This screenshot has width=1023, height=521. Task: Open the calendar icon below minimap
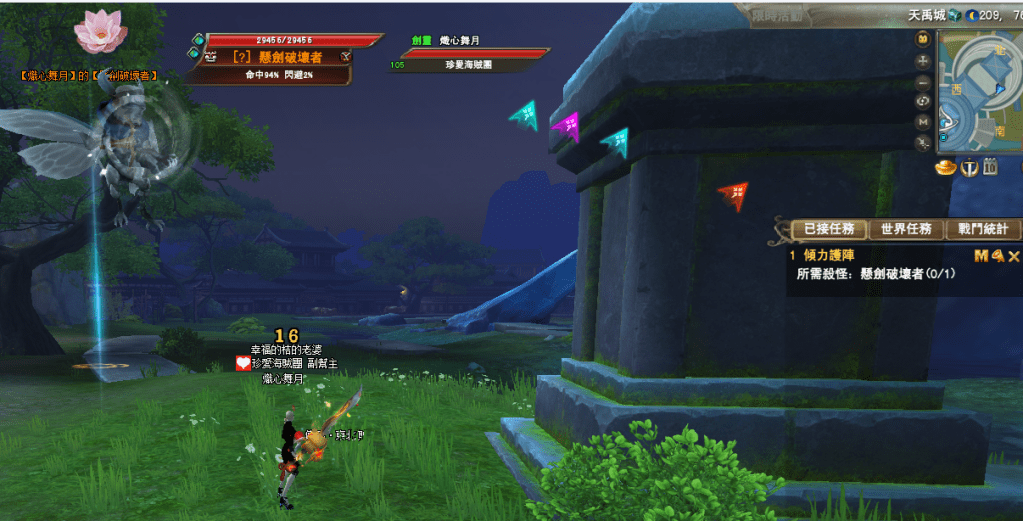[990, 168]
